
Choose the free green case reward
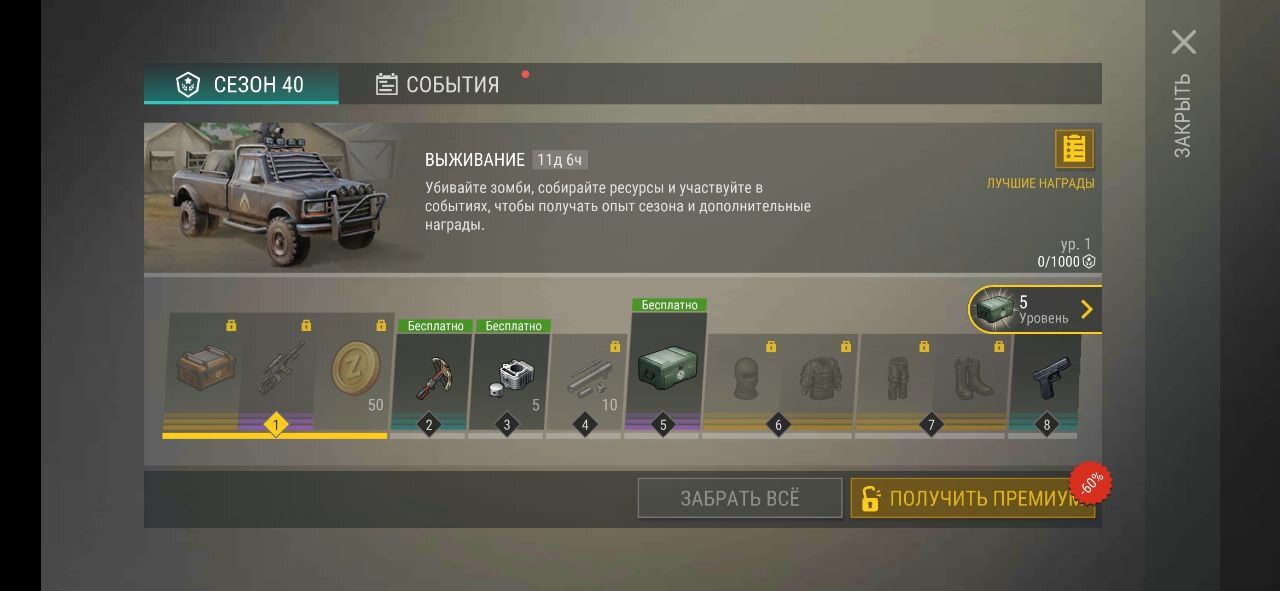click(x=668, y=368)
